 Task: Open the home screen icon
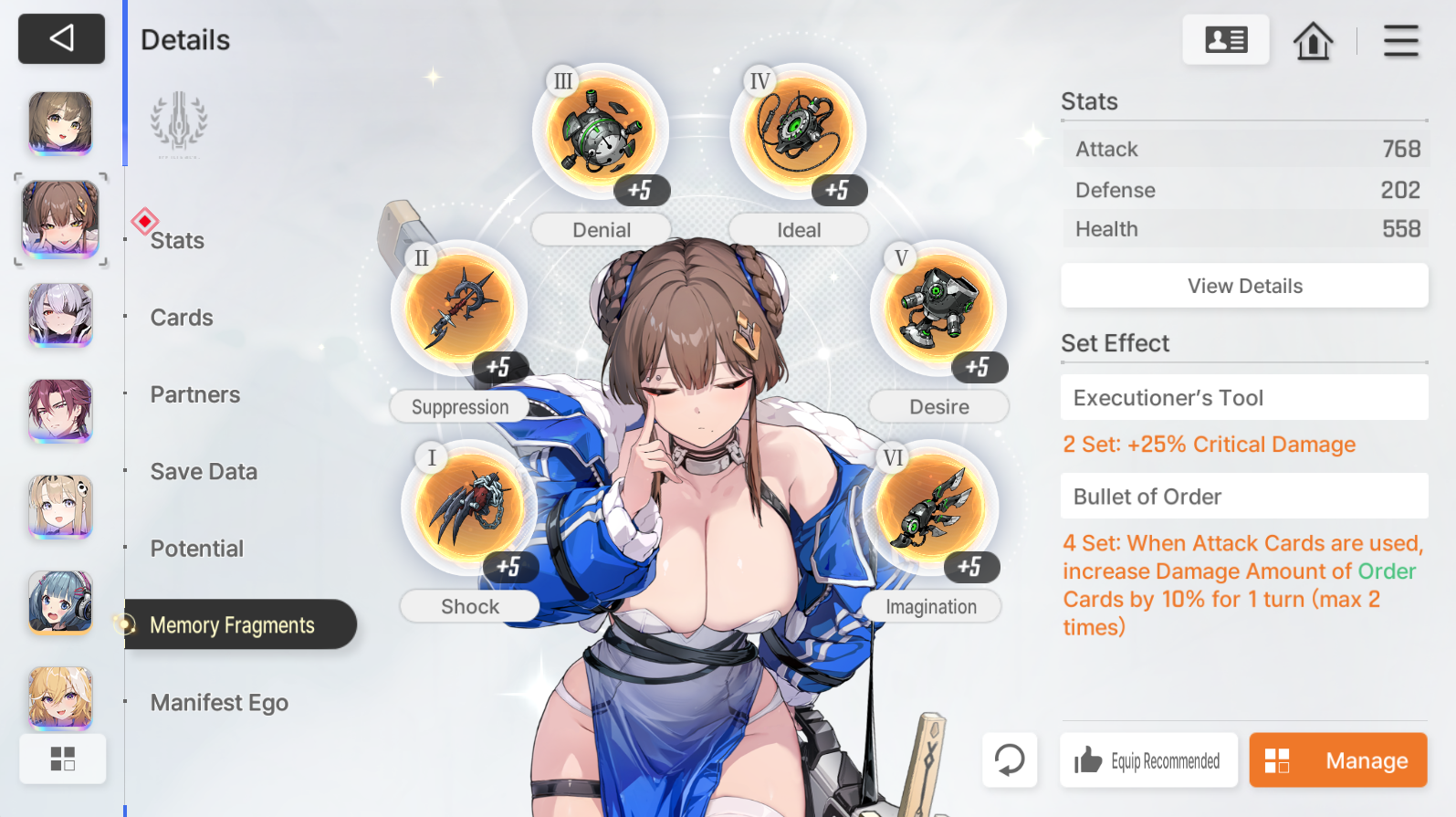pyautogui.click(x=1313, y=40)
